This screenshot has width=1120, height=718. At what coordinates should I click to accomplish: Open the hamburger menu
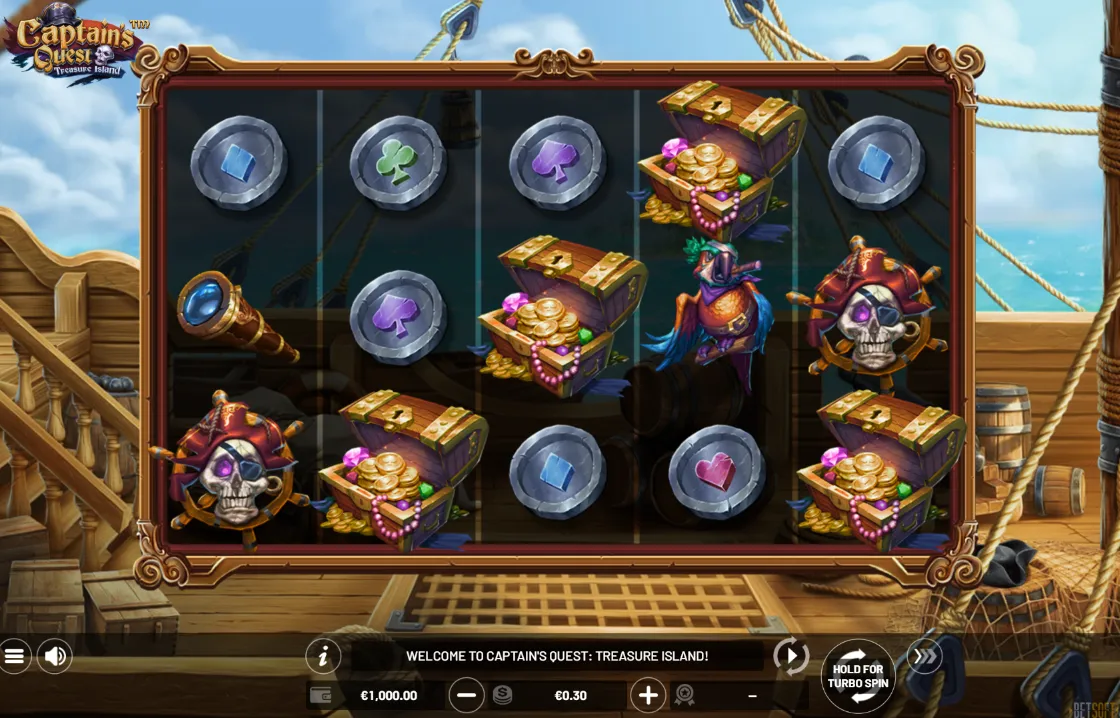point(14,656)
